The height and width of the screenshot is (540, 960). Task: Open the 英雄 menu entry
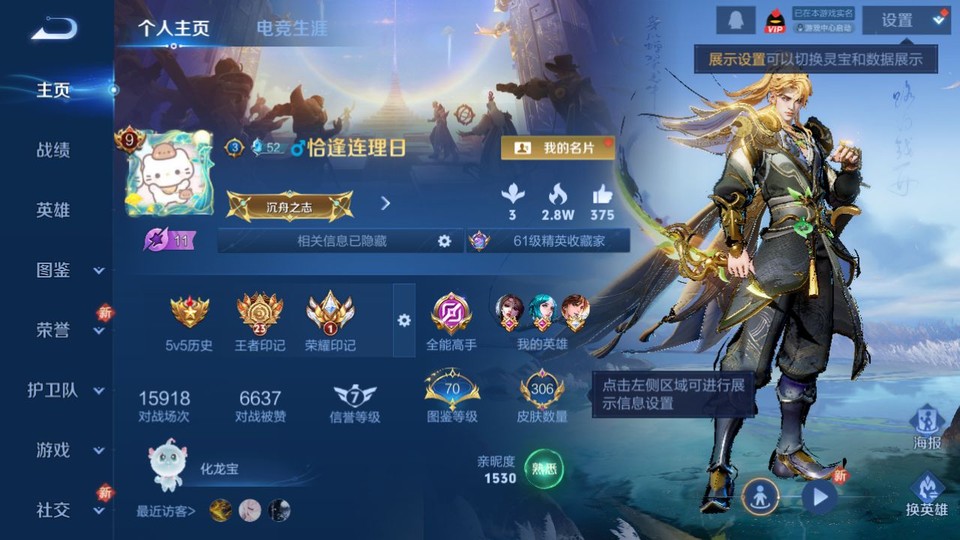click(53, 210)
